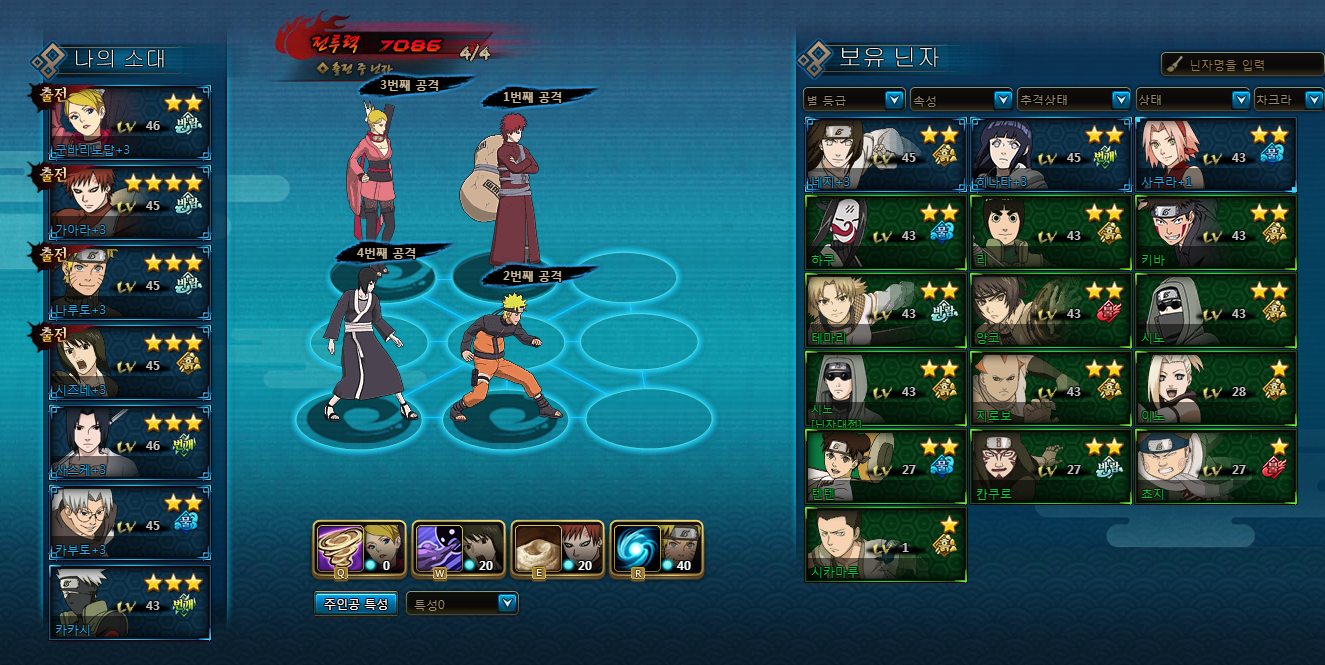Choose the 카카시 card in squad list
Image resolution: width=1325 pixels, height=665 pixels.
tap(131, 603)
